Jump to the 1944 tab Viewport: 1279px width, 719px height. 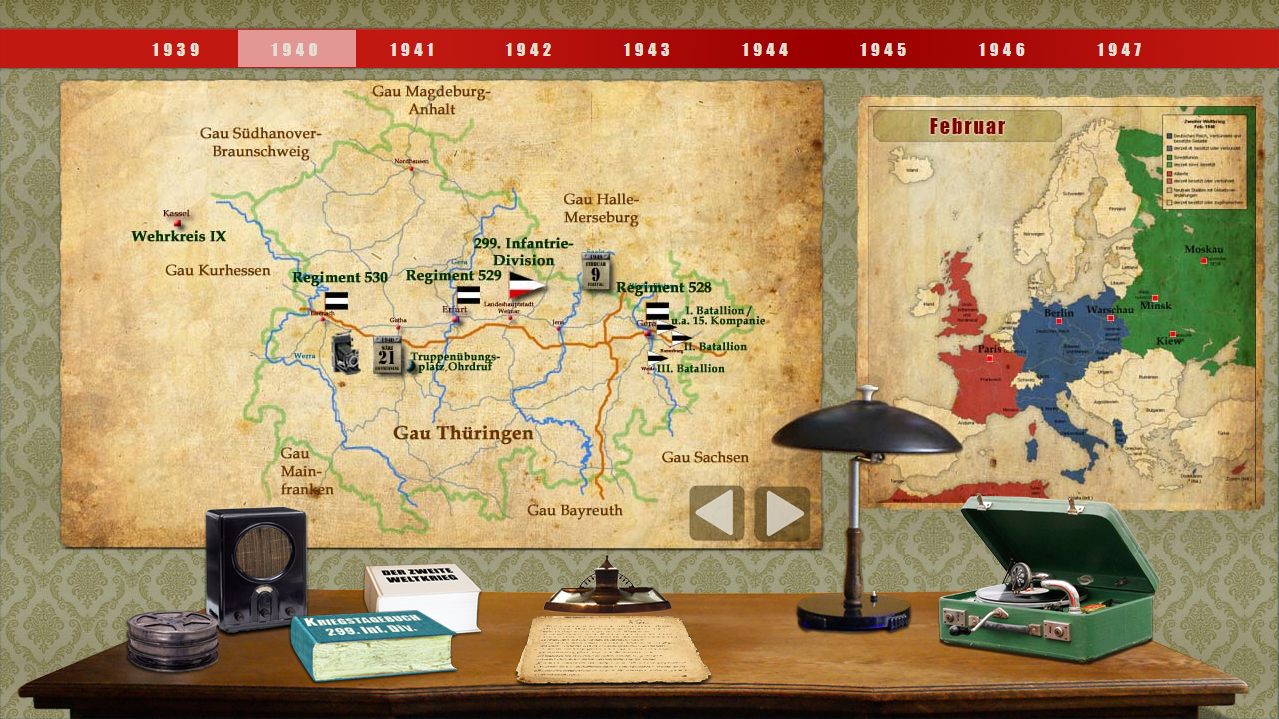coord(766,49)
